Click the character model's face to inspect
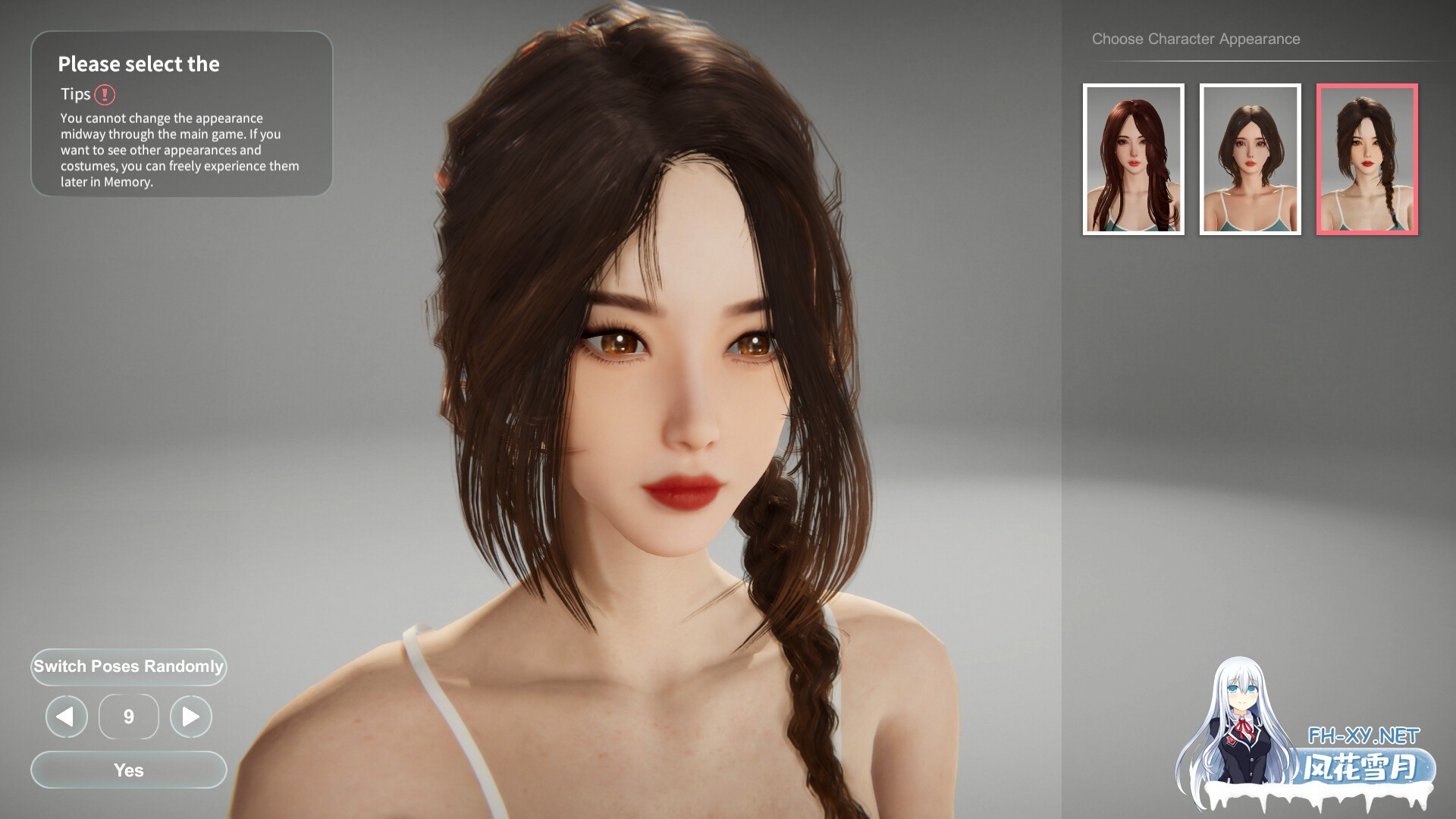Image resolution: width=1456 pixels, height=819 pixels. [682, 394]
